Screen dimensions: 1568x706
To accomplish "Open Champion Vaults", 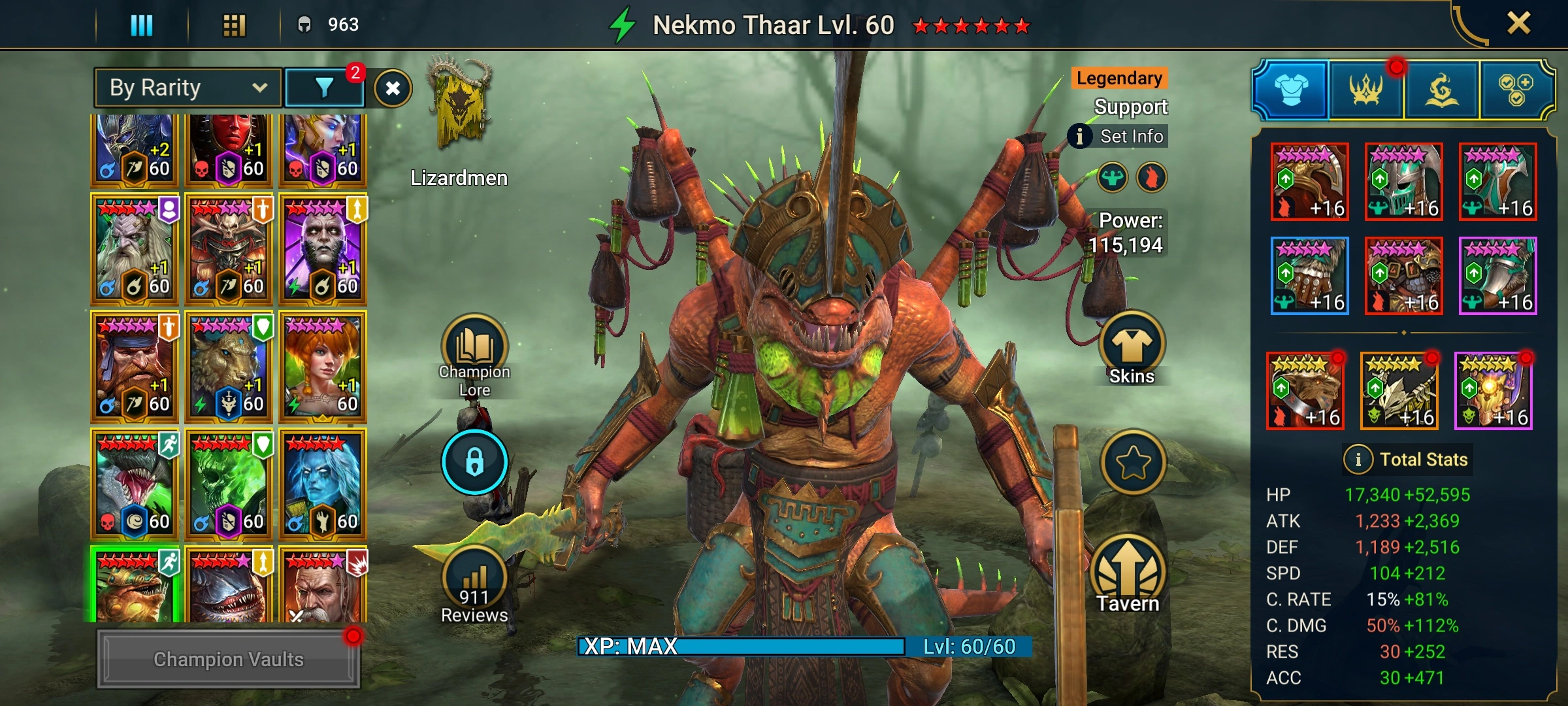I will point(228,659).
